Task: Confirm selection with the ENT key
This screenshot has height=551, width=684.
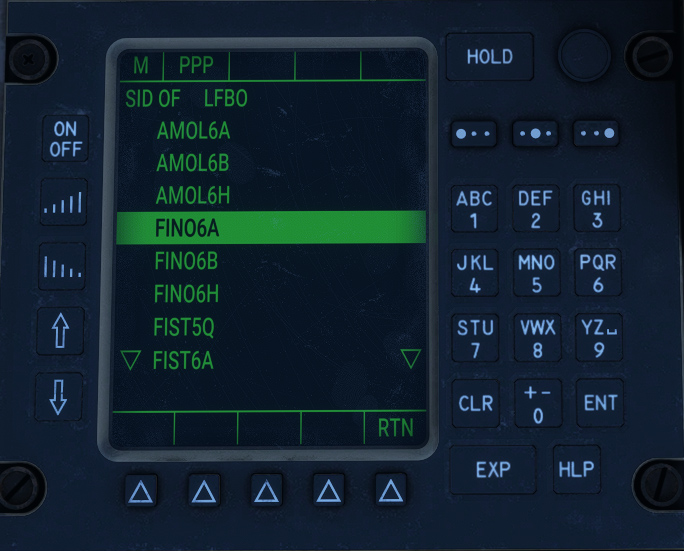Action: click(600, 403)
